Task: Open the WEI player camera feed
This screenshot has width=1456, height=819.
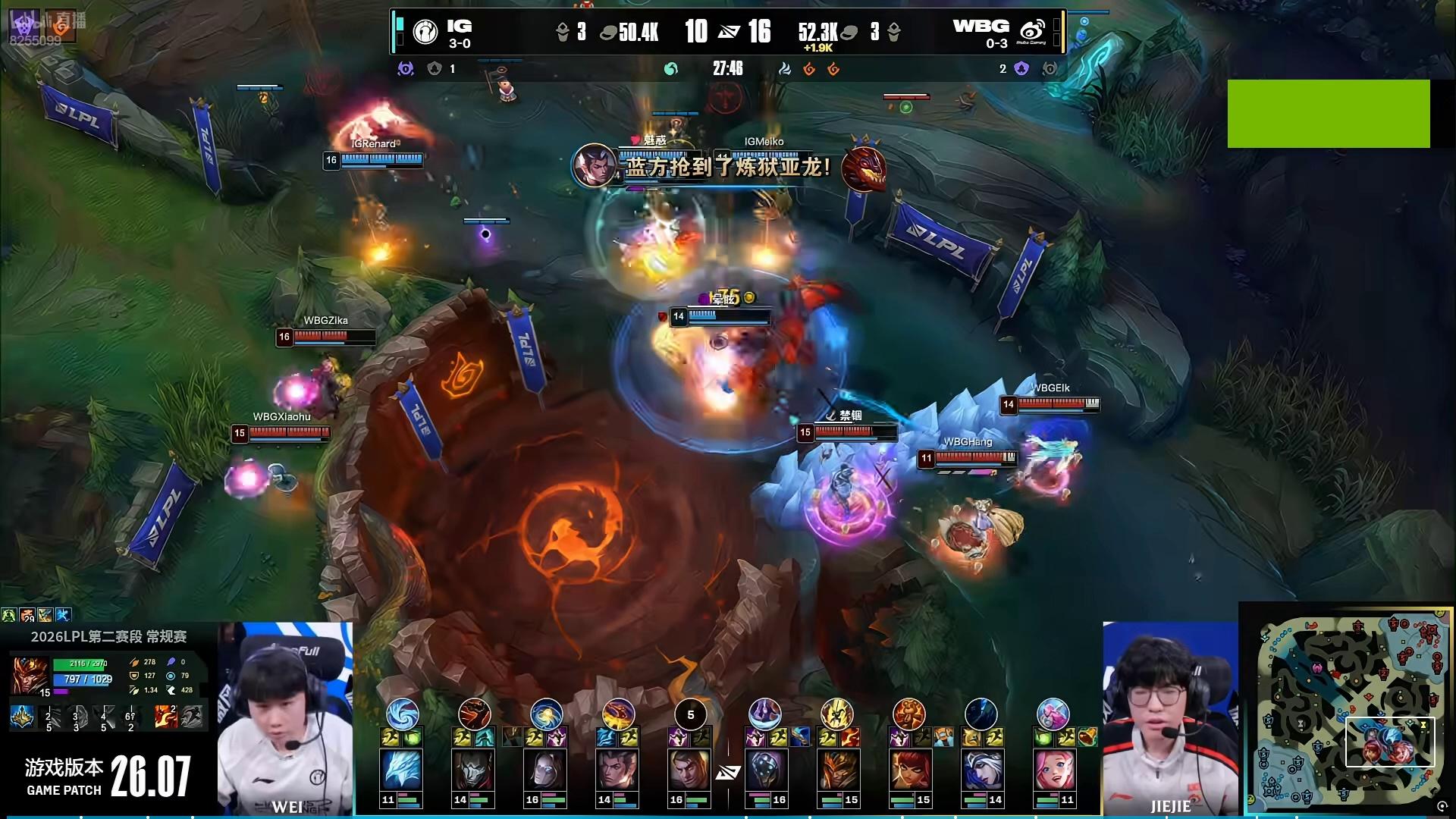Action: pyautogui.click(x=285, y=719)
